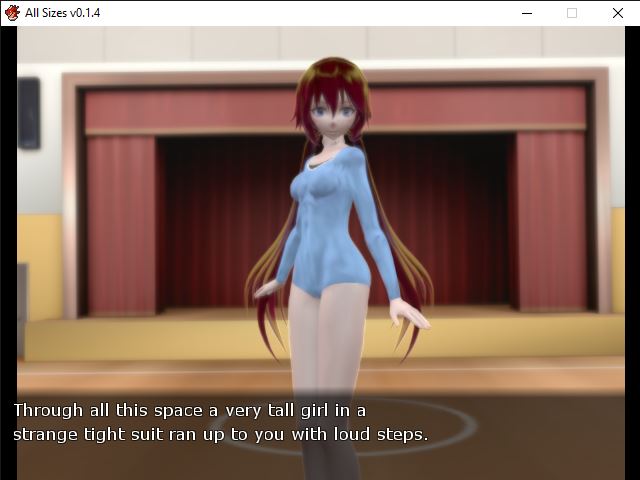Advance the dialogue in the text box
The image size is (640, 480).
(320, 424)
